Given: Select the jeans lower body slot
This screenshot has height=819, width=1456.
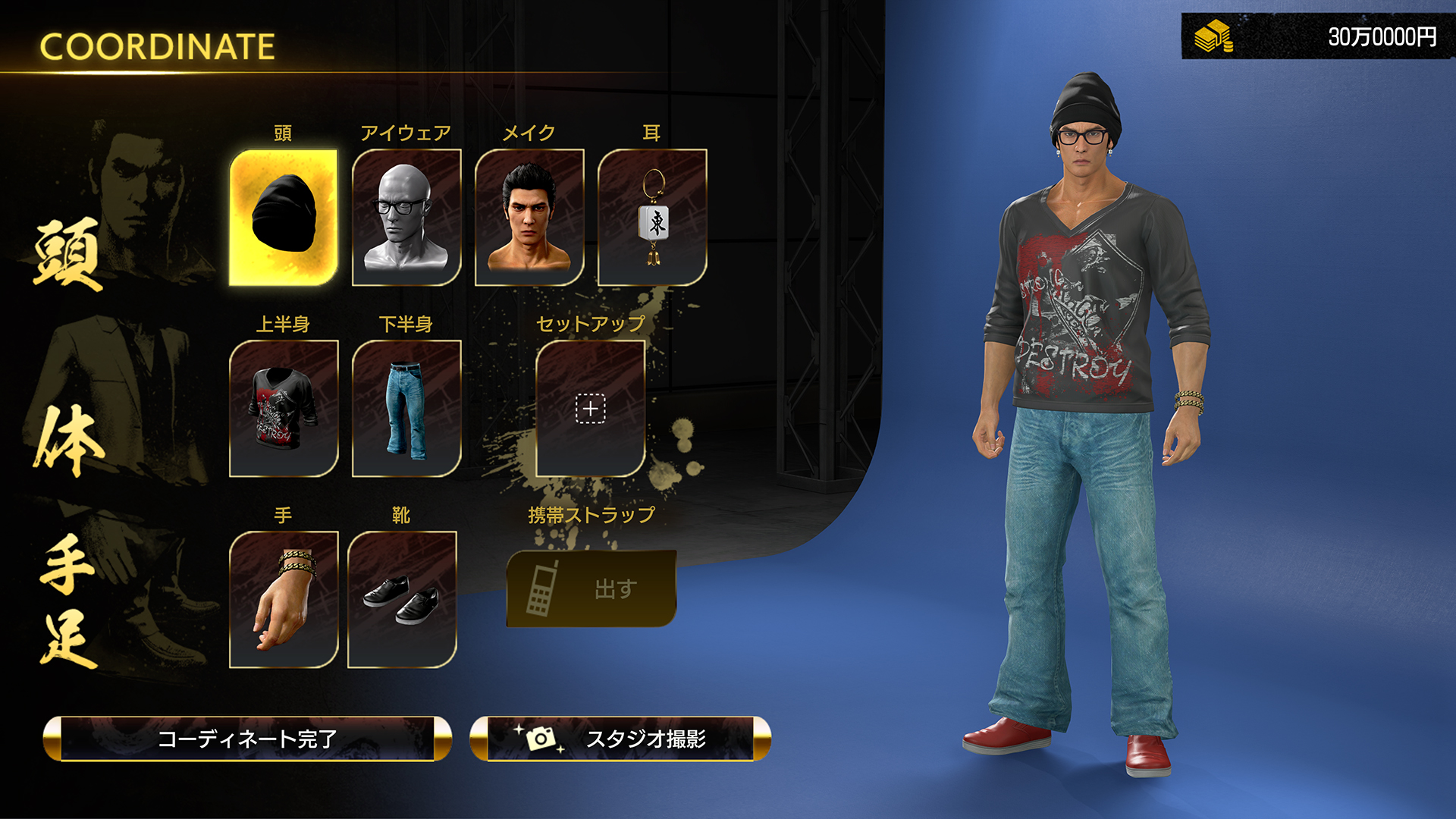Looking at the screenshot, I should point(407,409).
